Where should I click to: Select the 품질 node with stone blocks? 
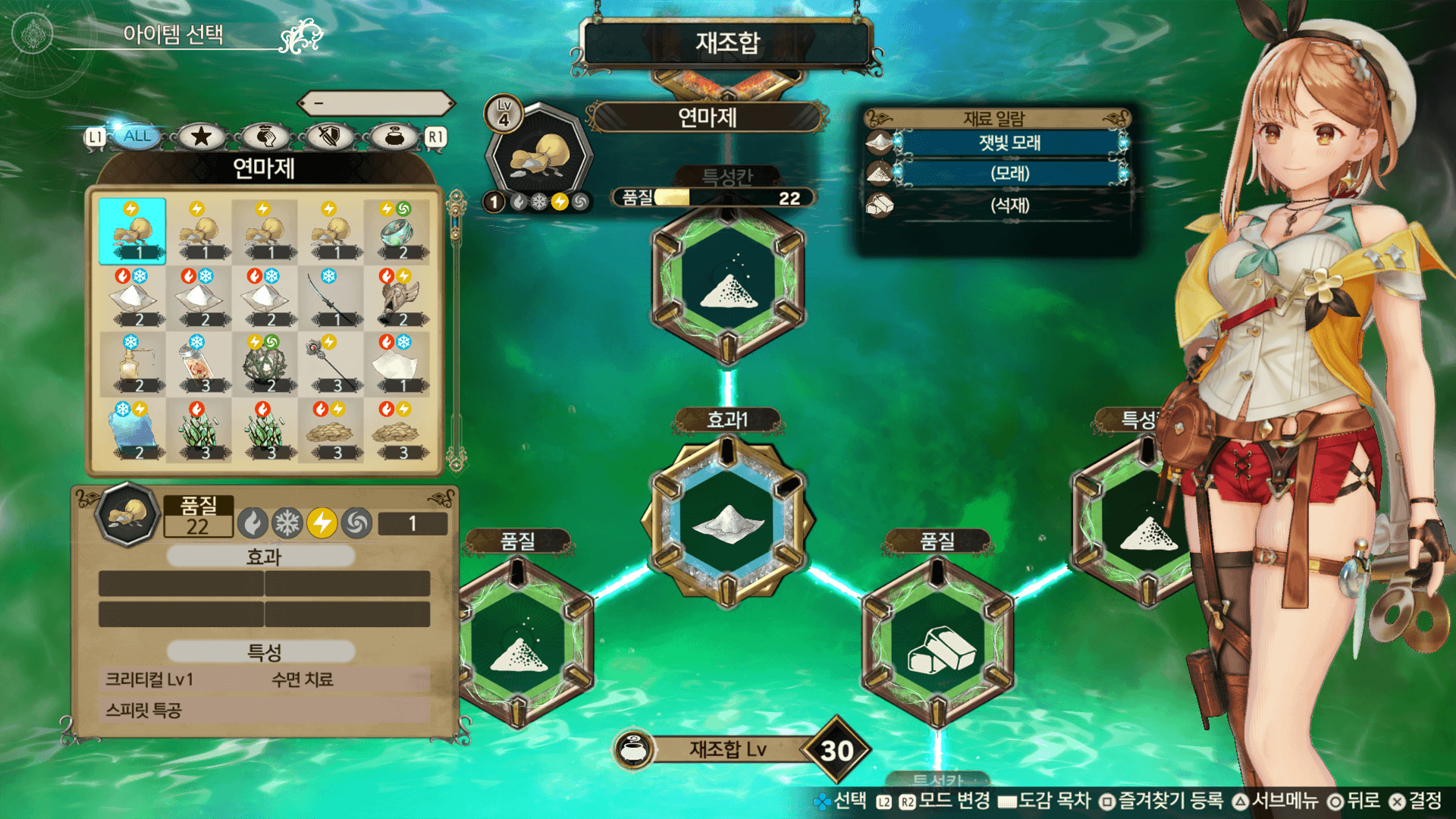(938, 645)
